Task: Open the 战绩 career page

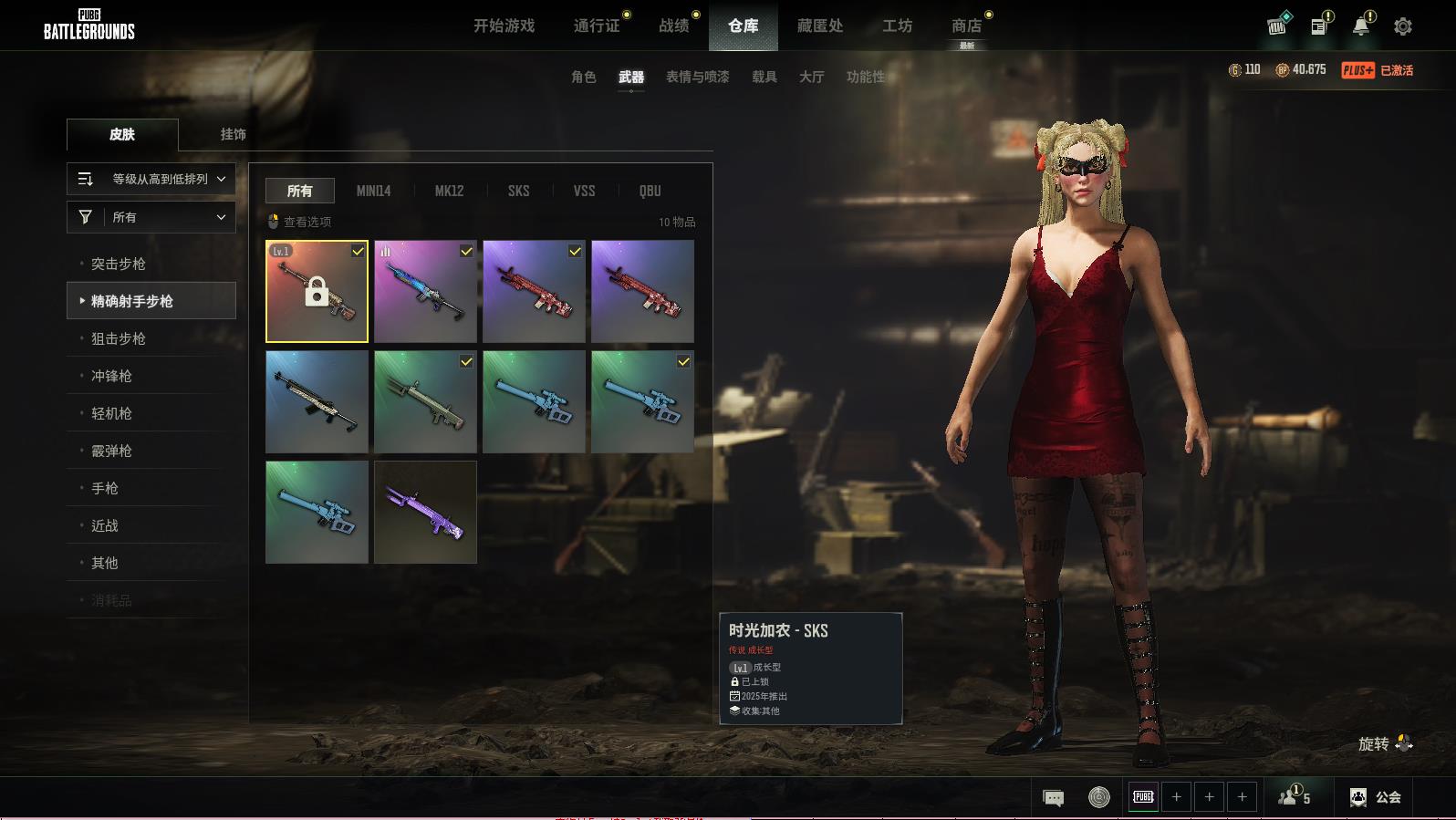Action: pyautogui.click(x=674, y=26)
